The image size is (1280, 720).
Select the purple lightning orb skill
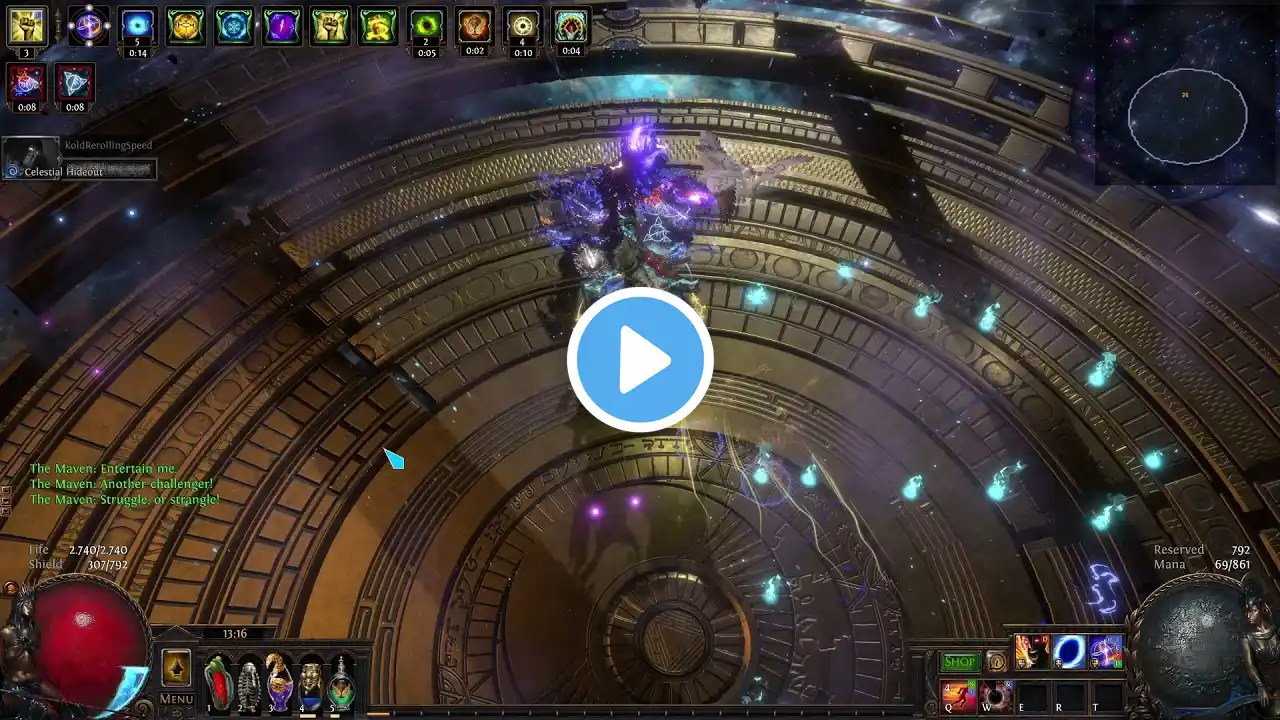(x=1106, y=652)
